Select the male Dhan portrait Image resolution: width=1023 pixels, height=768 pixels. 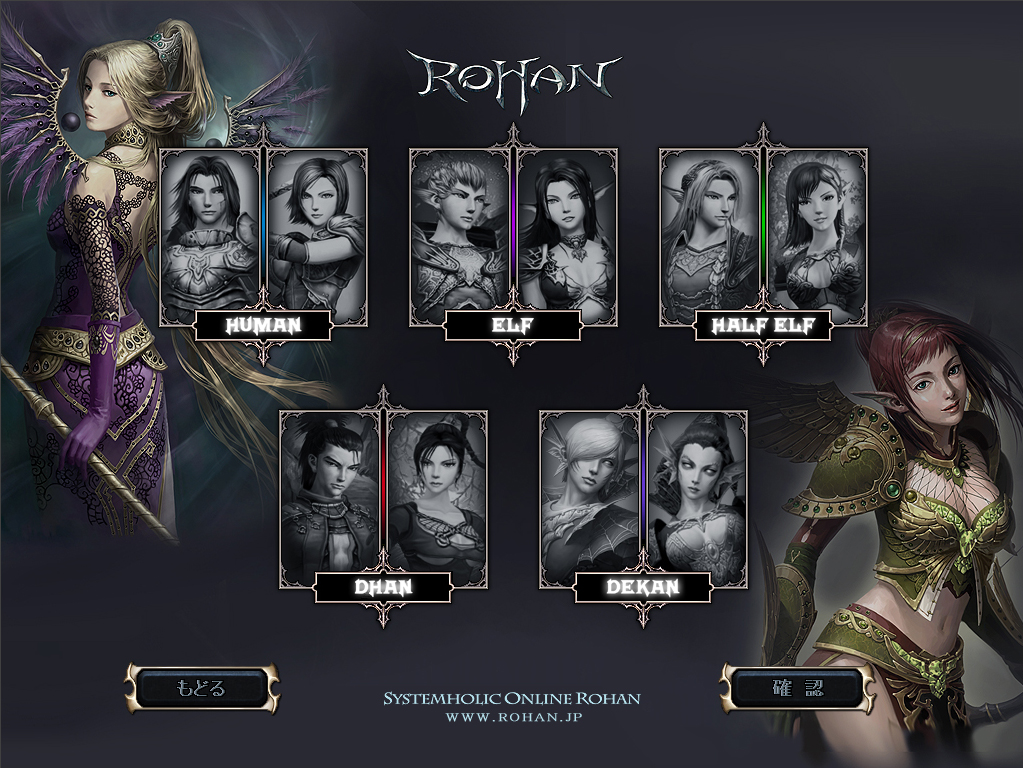click(x=331, y=492)
